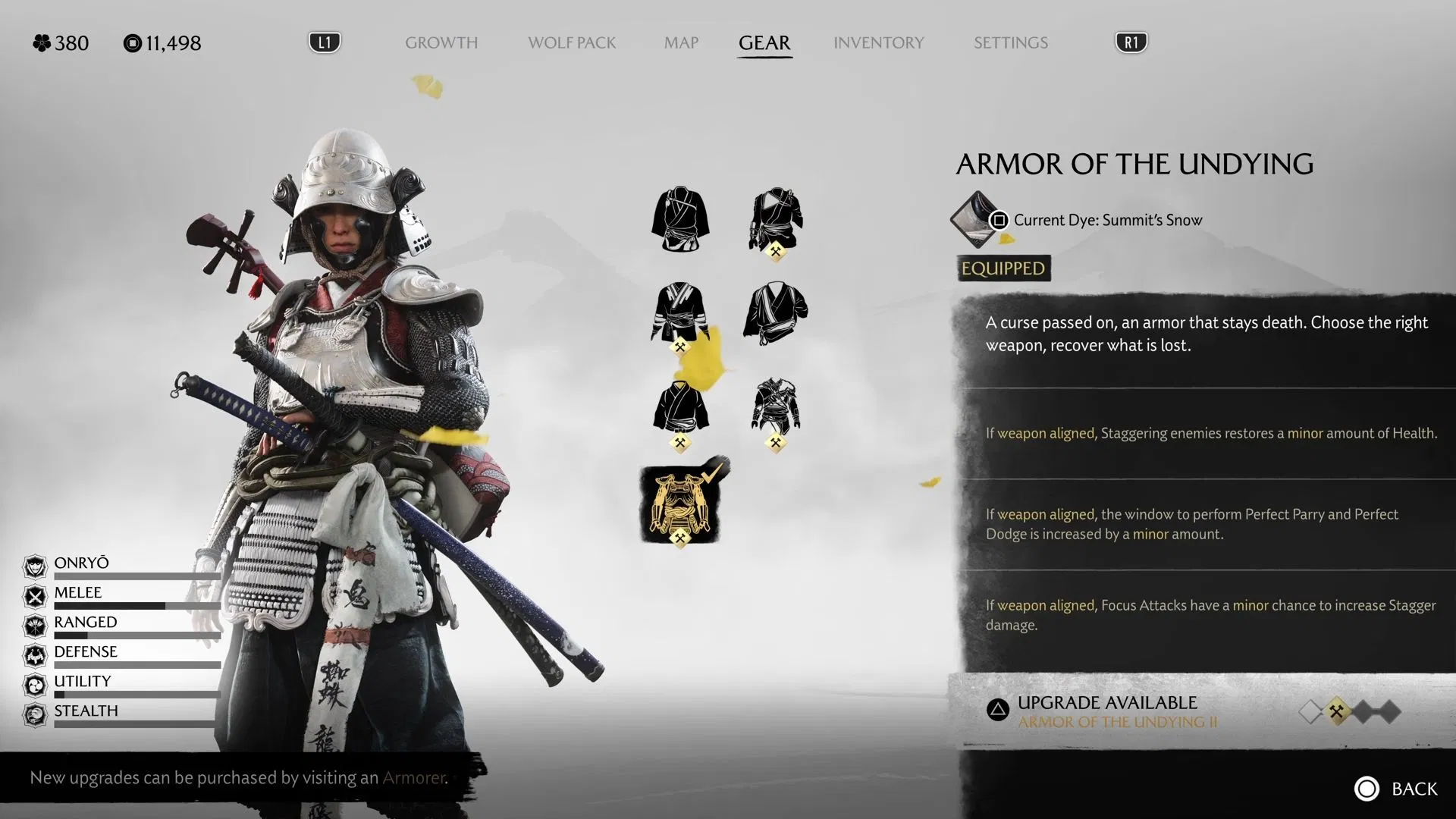Open the Settings menu
This screenshot has width=1456, height=819.
(1011, 43)
